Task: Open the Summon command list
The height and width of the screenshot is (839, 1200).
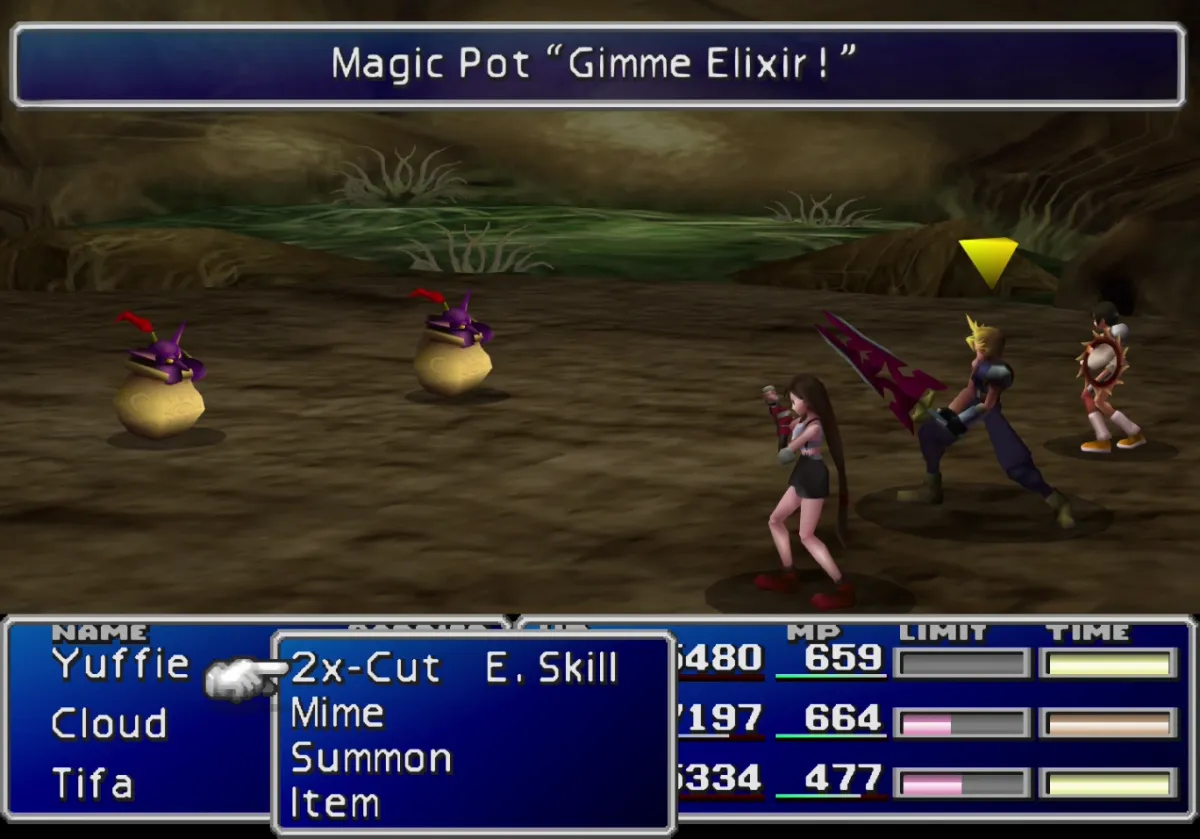Action: [371, 758]
